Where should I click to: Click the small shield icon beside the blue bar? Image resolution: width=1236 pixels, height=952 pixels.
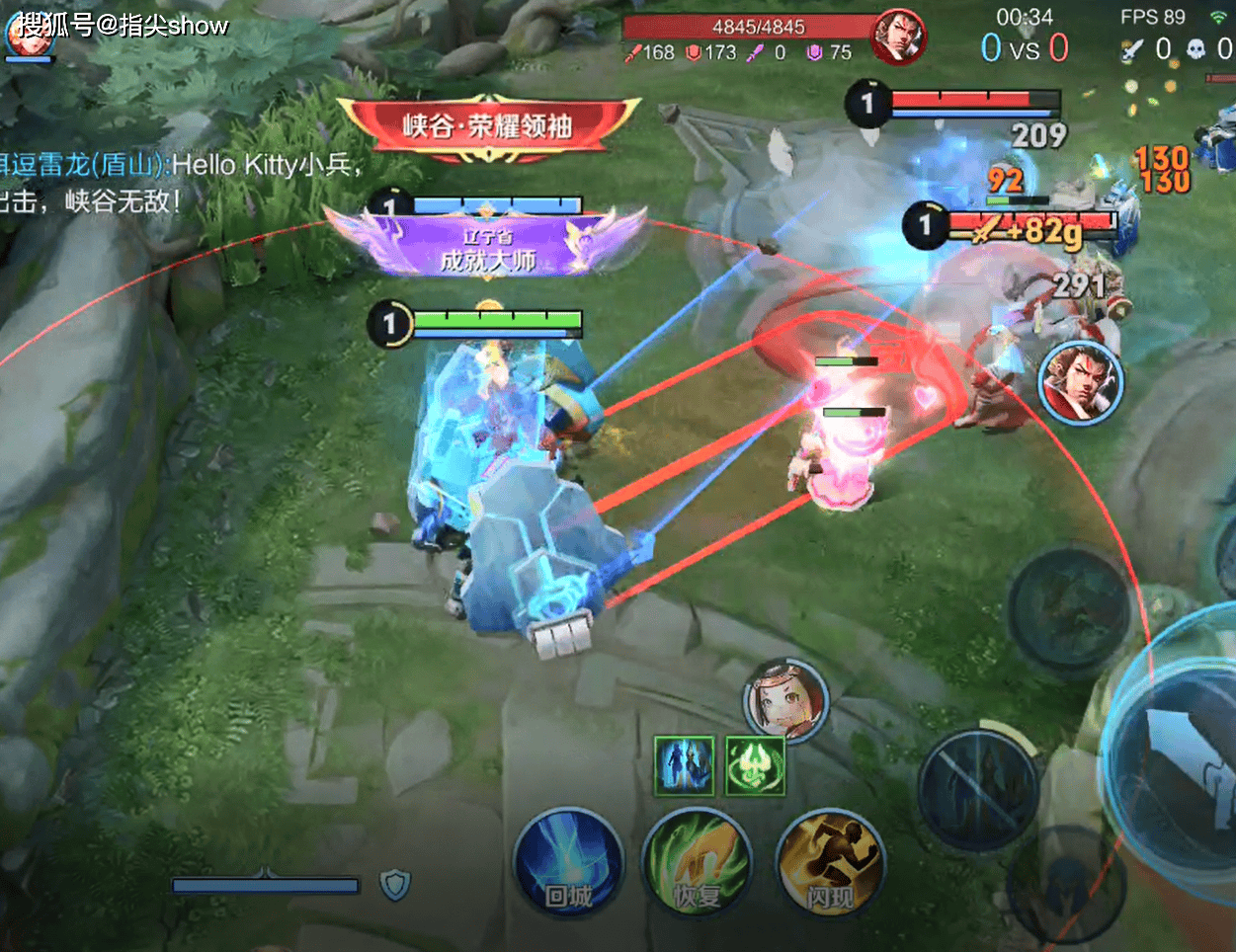[395, 885]
